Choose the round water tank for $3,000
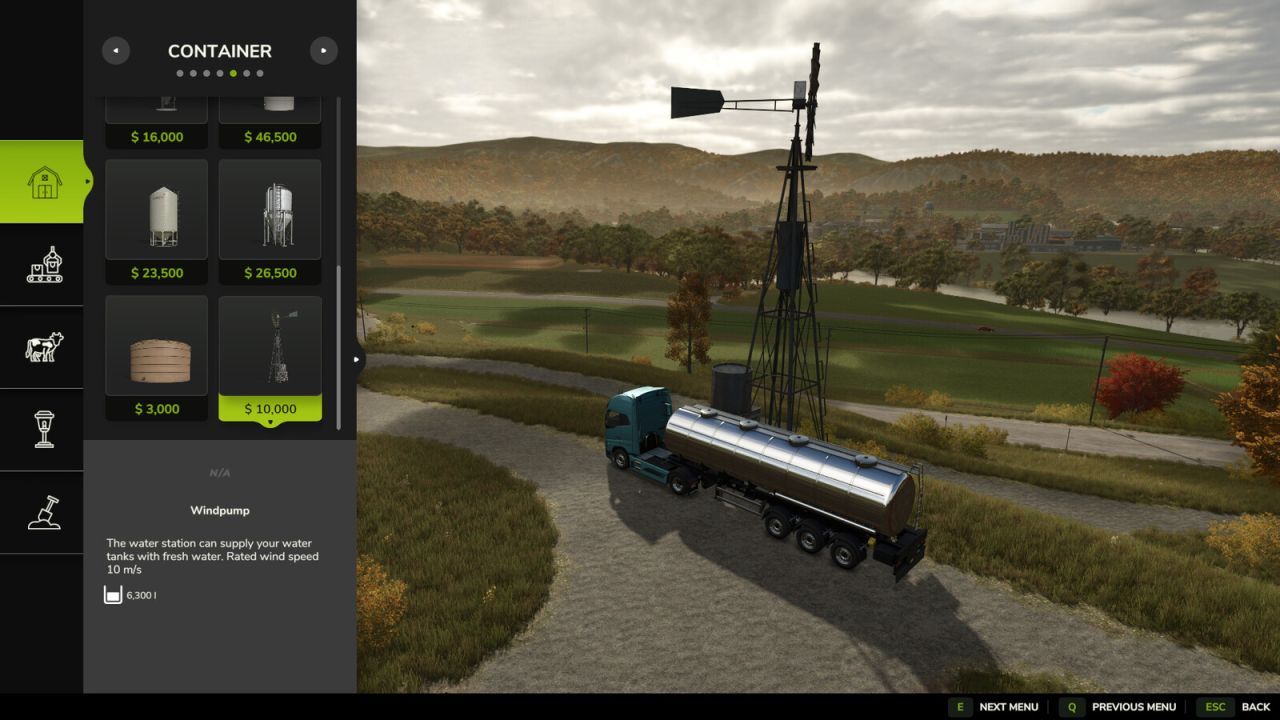 click(x=157, y=357)
